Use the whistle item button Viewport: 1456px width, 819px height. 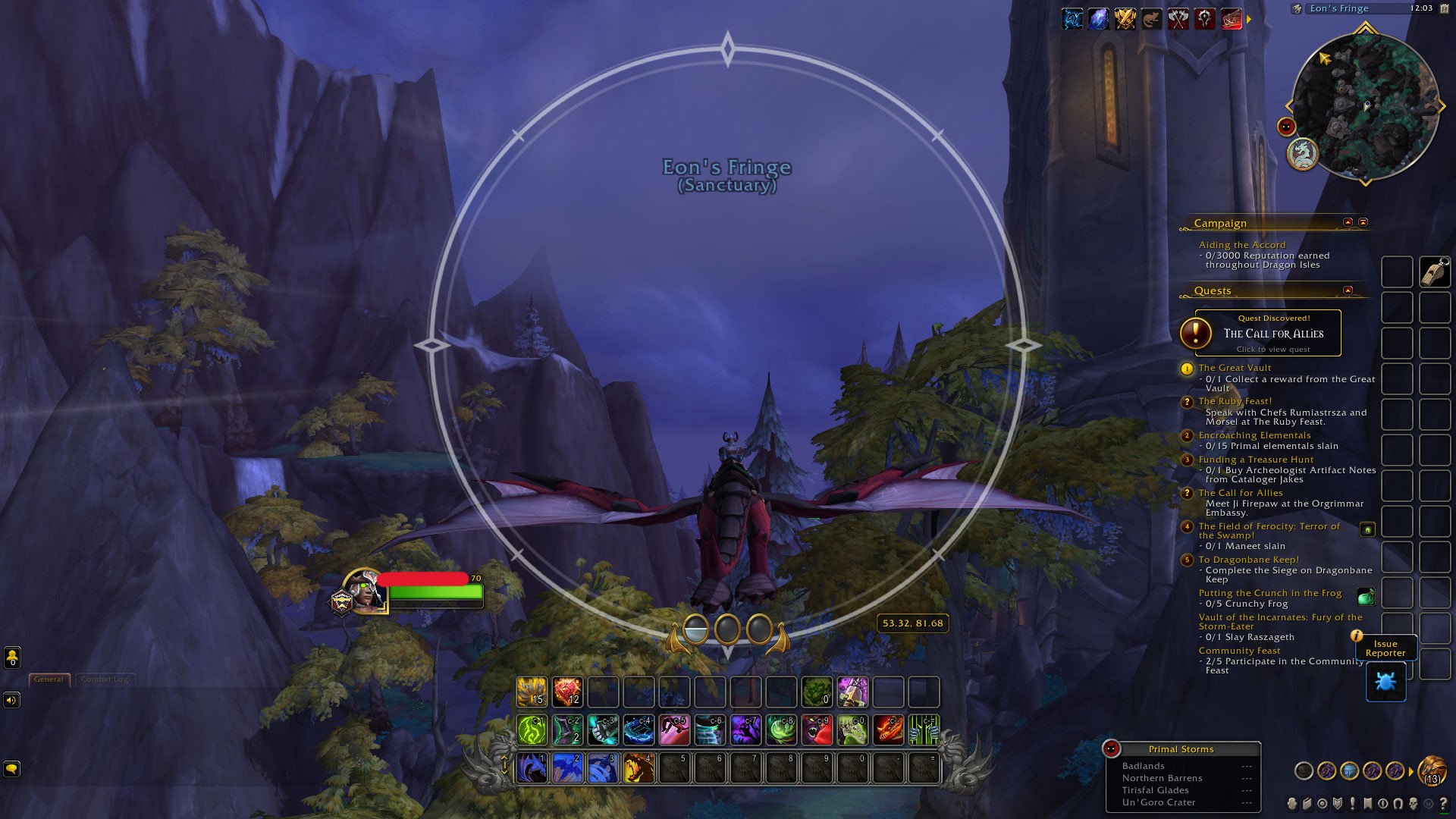pos(1435,271)
